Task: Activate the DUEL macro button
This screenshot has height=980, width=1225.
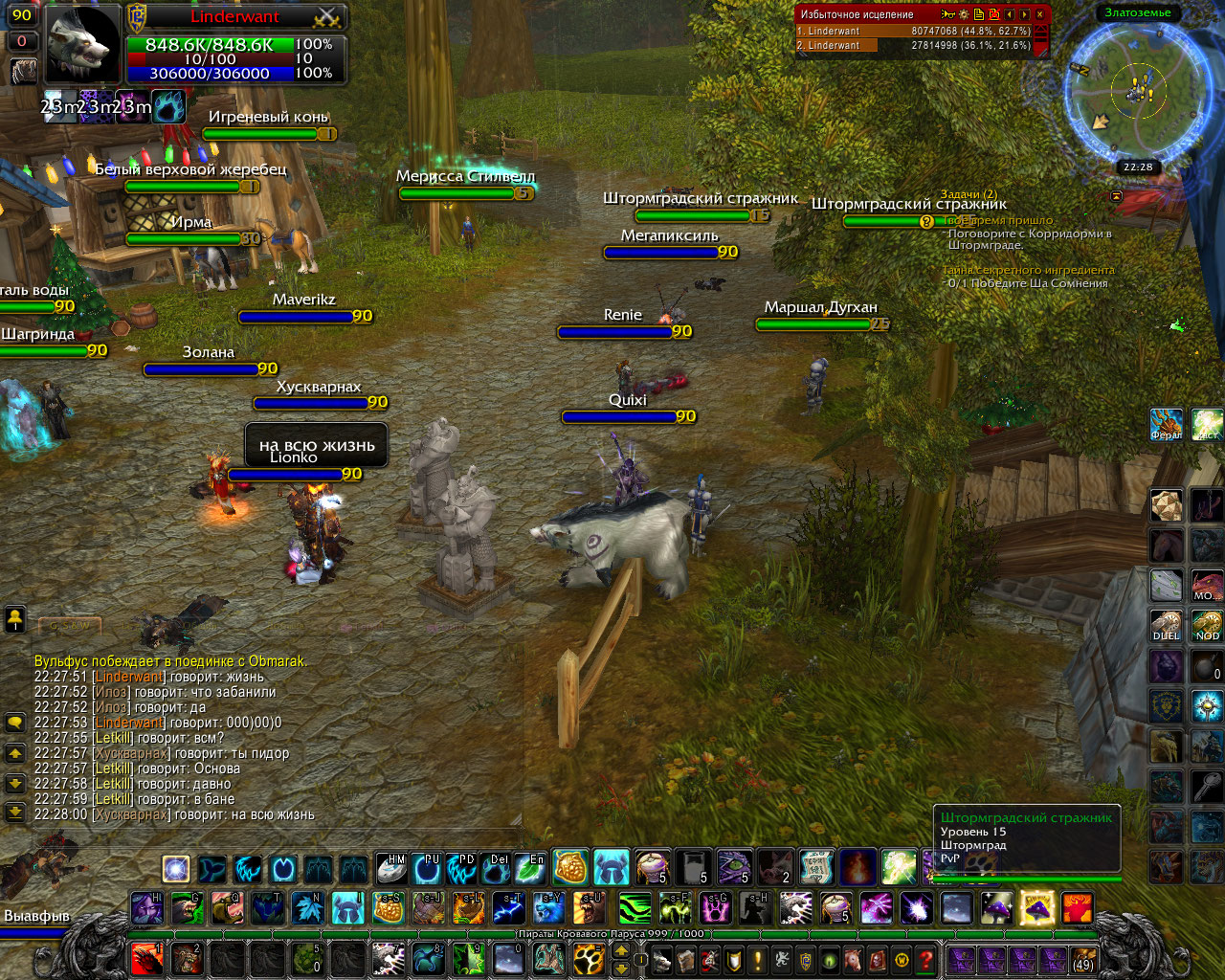Action: (x=1166, y=625)
